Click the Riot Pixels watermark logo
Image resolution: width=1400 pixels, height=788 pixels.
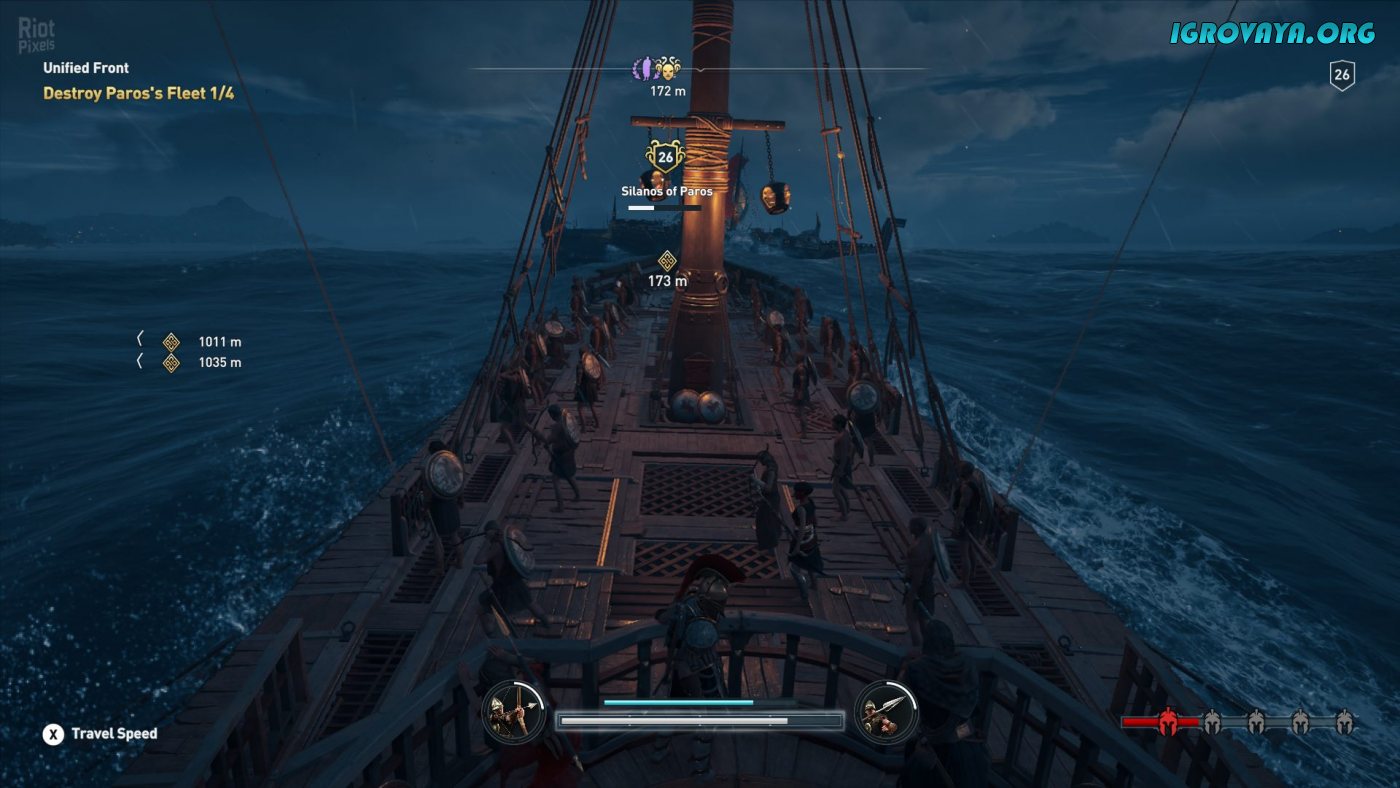37,34
